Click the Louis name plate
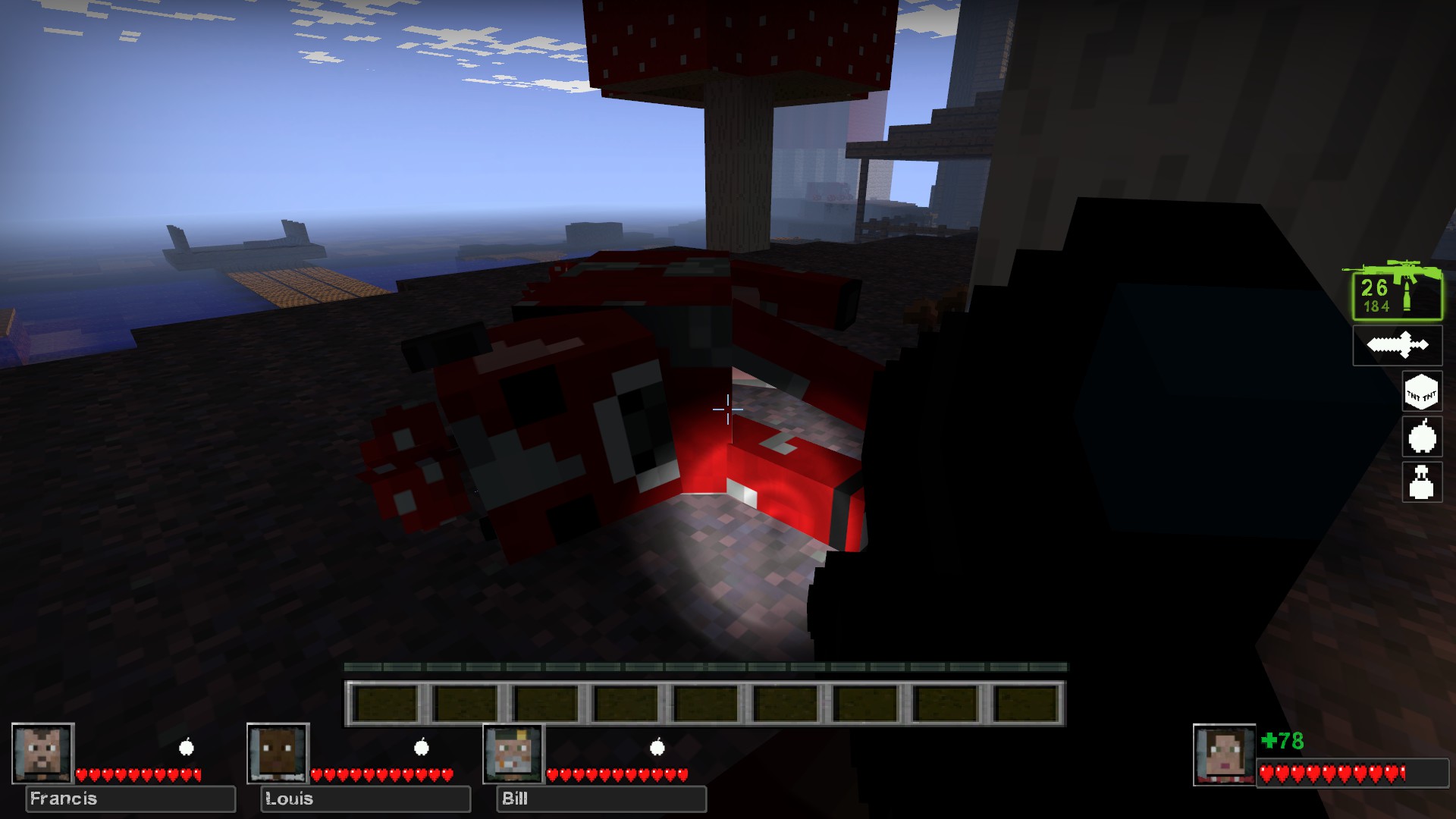Image resolution: width=1456 pixels, height=819 pixels. (366, 799)
